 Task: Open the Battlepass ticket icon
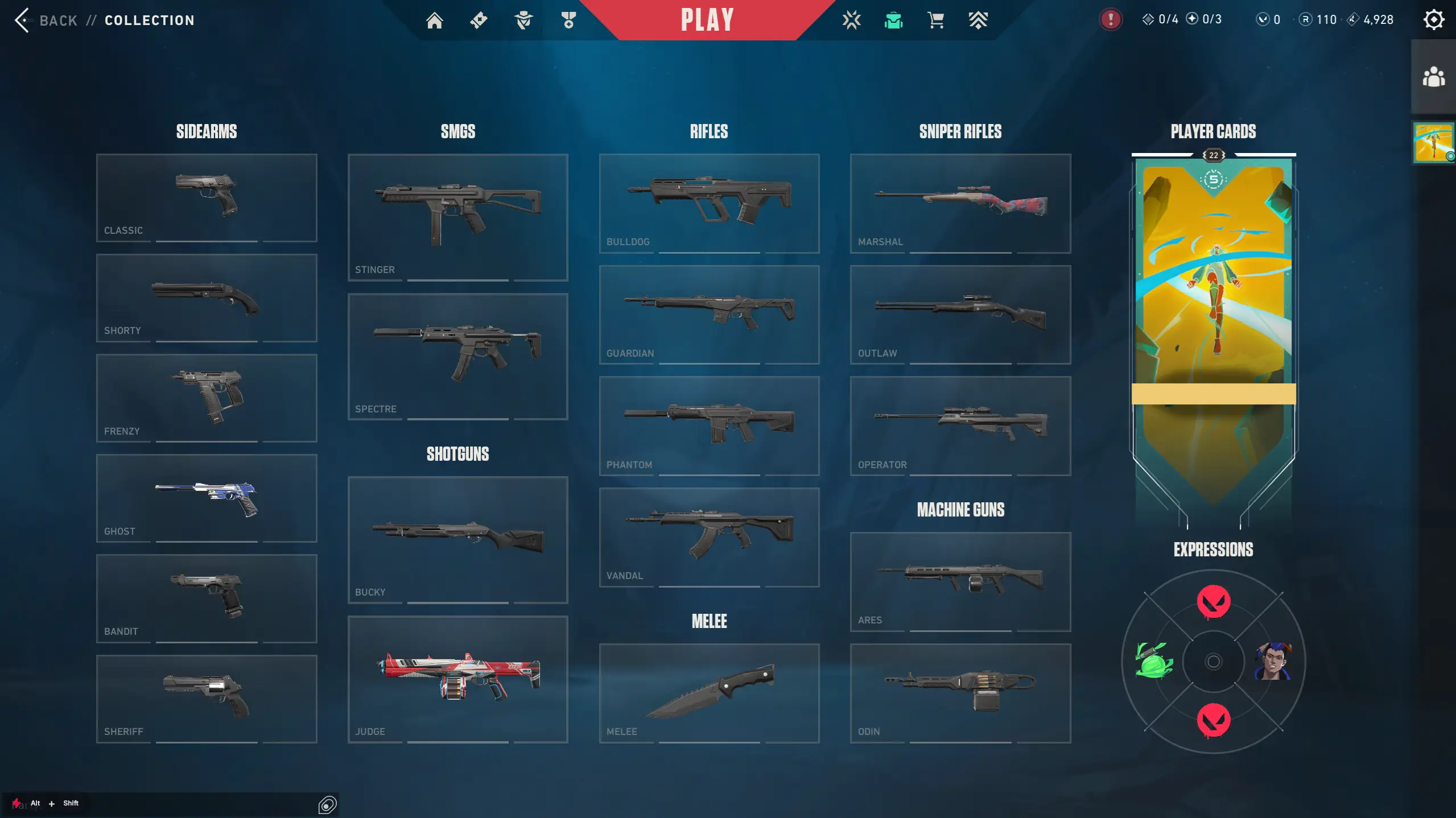tap(479, 20)
